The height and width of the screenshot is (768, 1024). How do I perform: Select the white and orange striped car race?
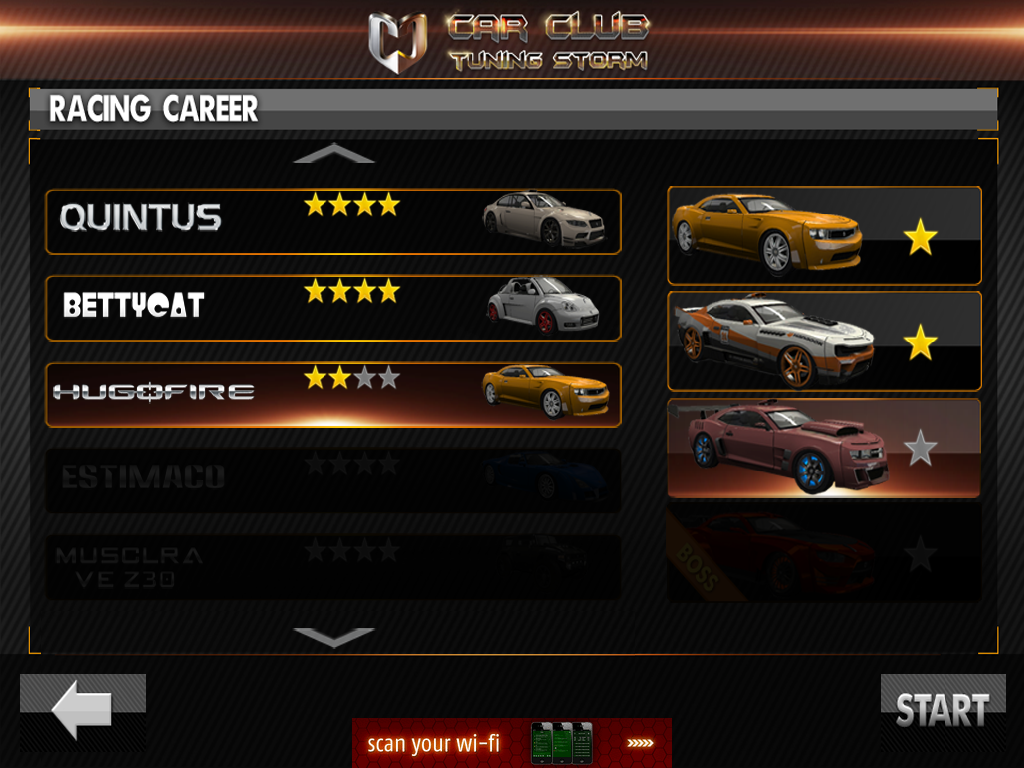(x=824, y=341)
